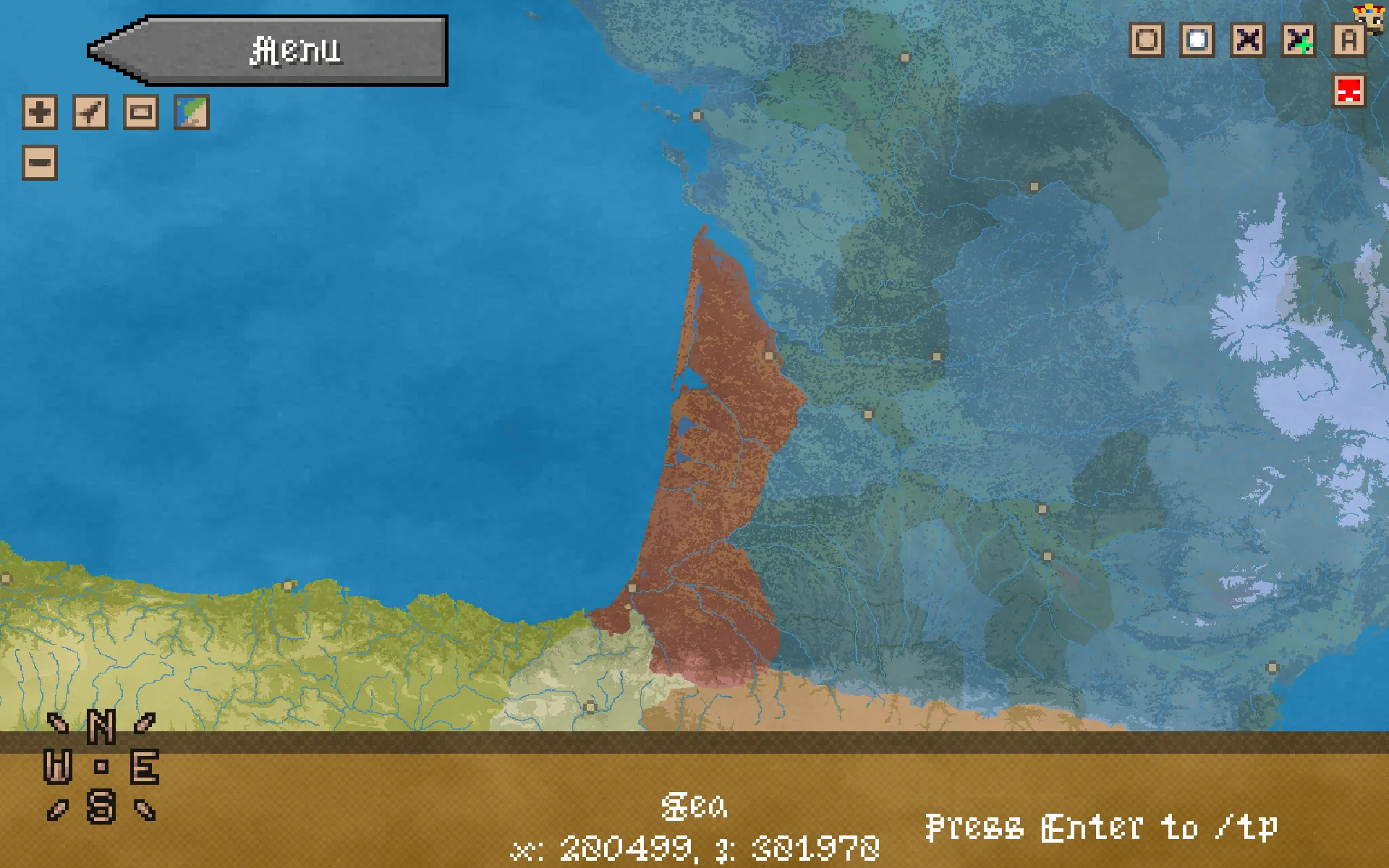This screenshot has width=1389, height=868.
Task: Click the compass rose to expand directions
Action: [101, 767]
